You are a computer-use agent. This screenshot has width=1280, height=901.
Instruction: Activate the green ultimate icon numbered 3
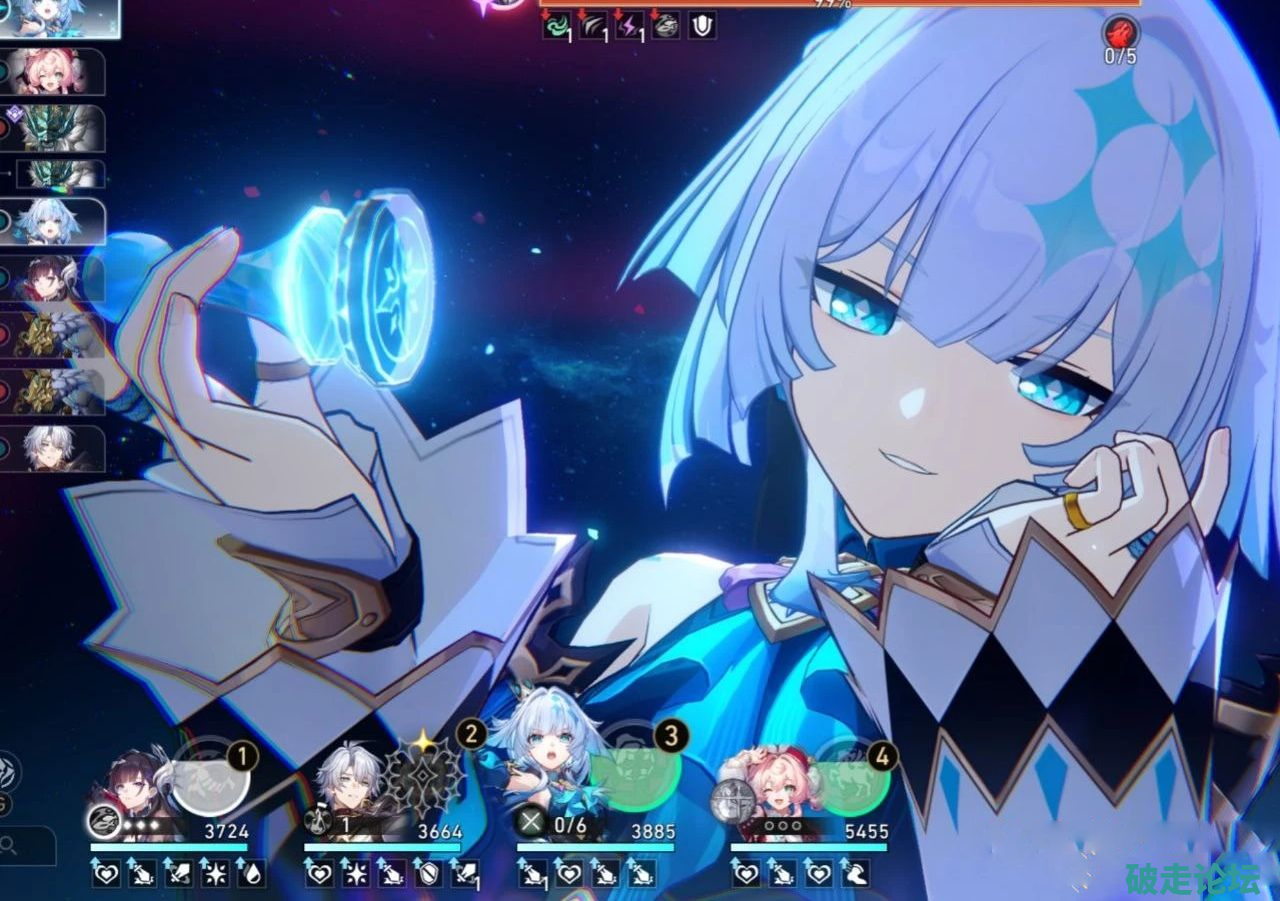[637, 776]
